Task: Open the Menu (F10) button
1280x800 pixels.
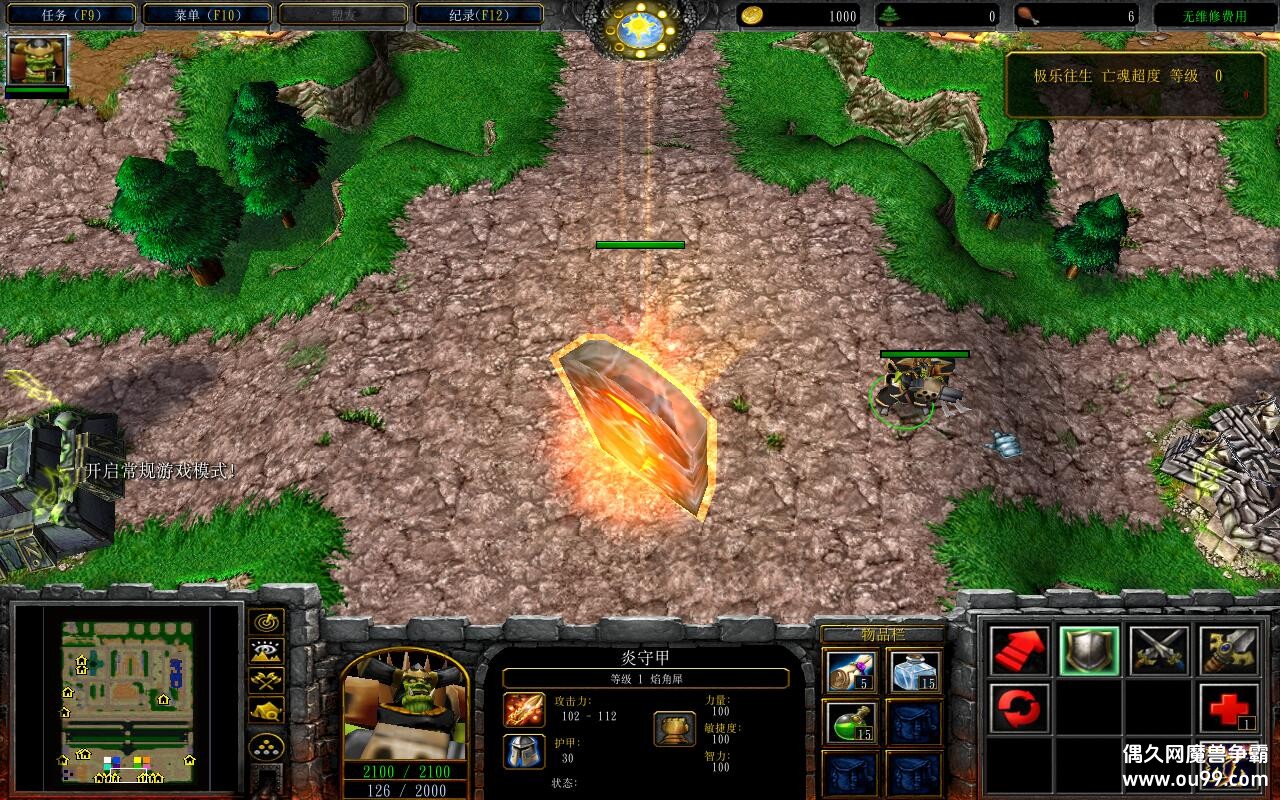Action: [x=207, y=15]
